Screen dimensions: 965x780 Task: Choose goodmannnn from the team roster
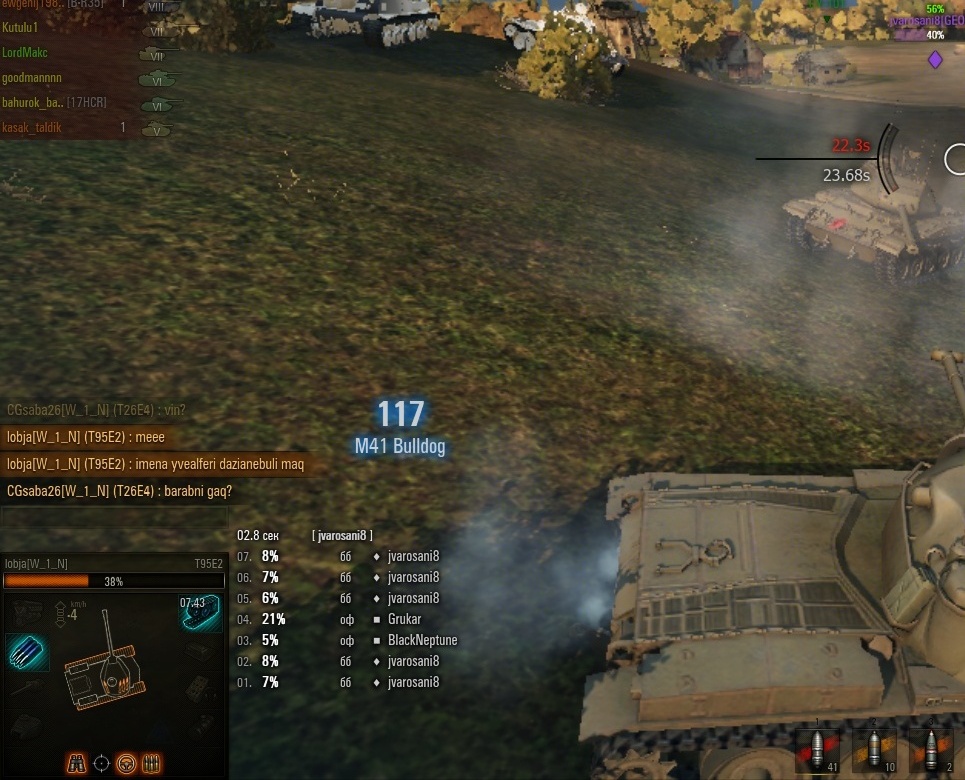32,77
